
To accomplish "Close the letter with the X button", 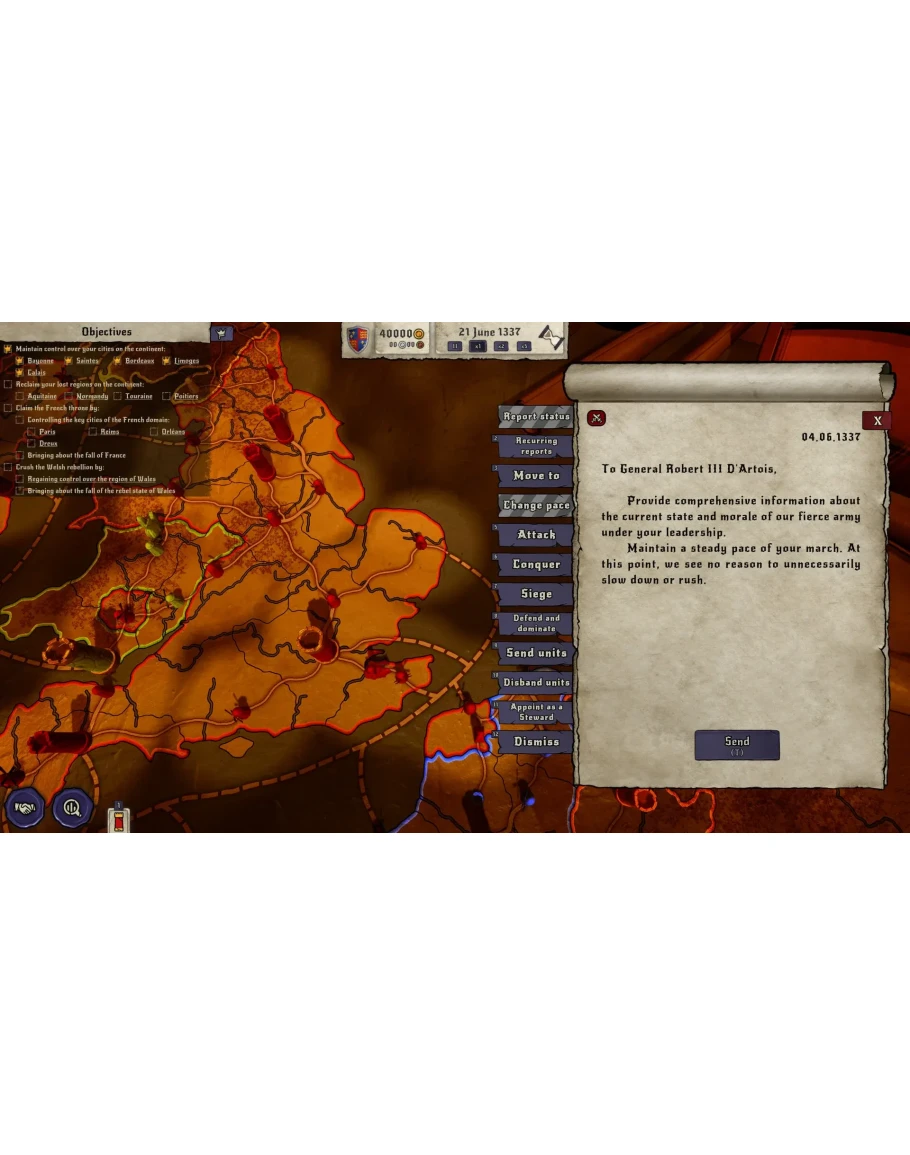I will click(877, 421).
